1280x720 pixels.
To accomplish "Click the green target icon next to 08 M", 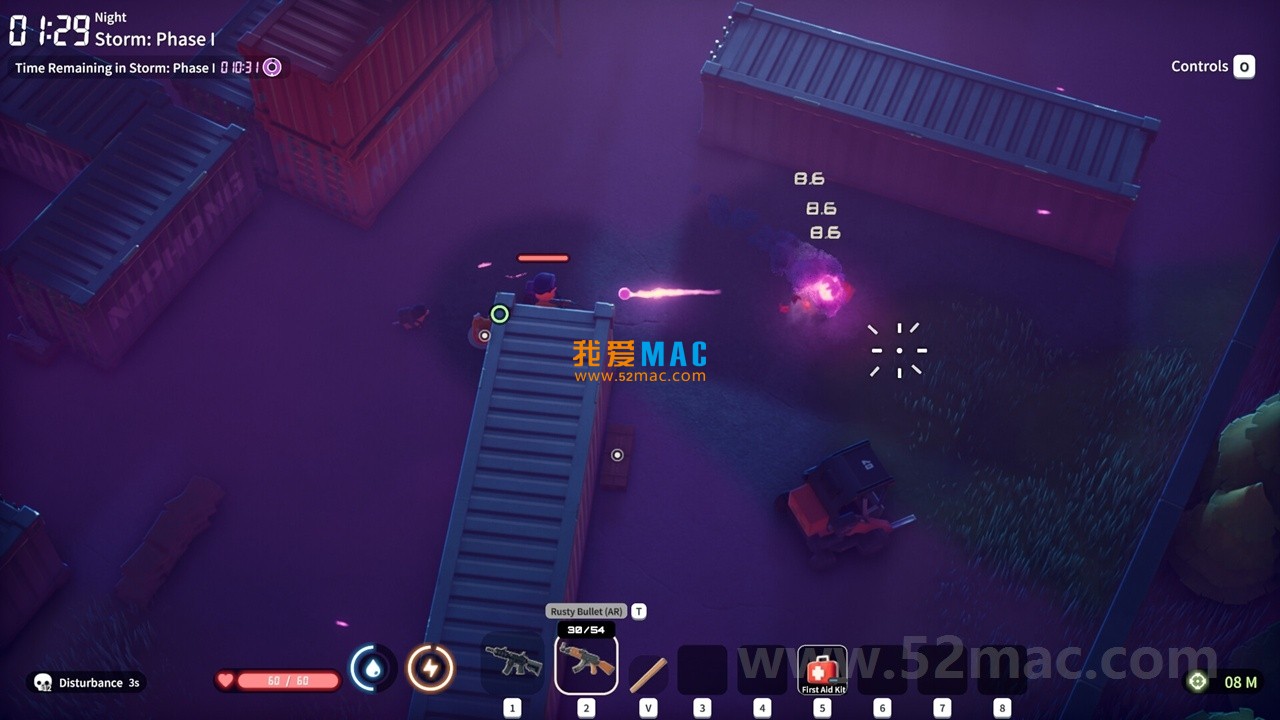I will coord(1197,681).
